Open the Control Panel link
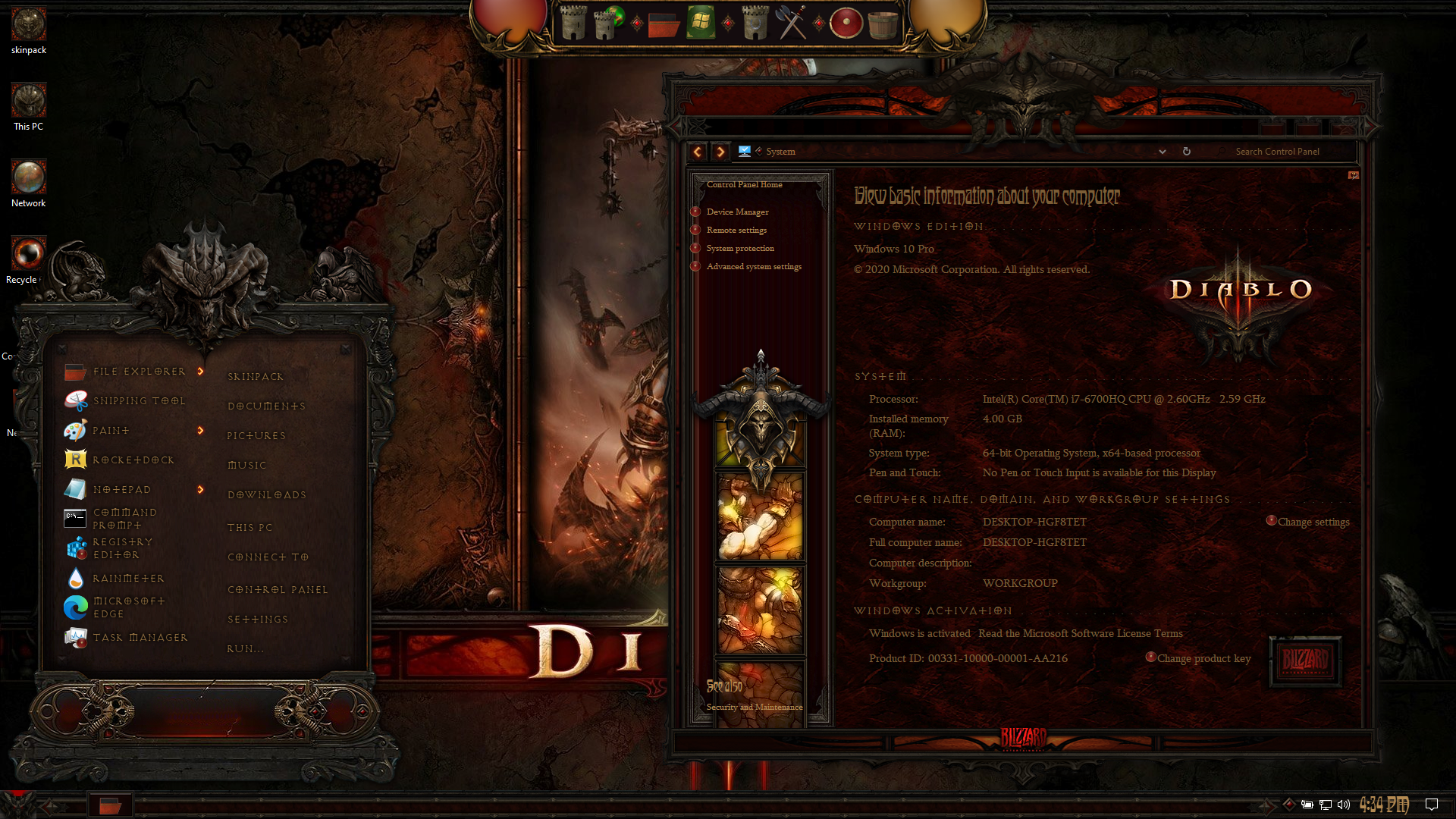Viewport: 1456px width, 819px height. (x=278, y=590)
